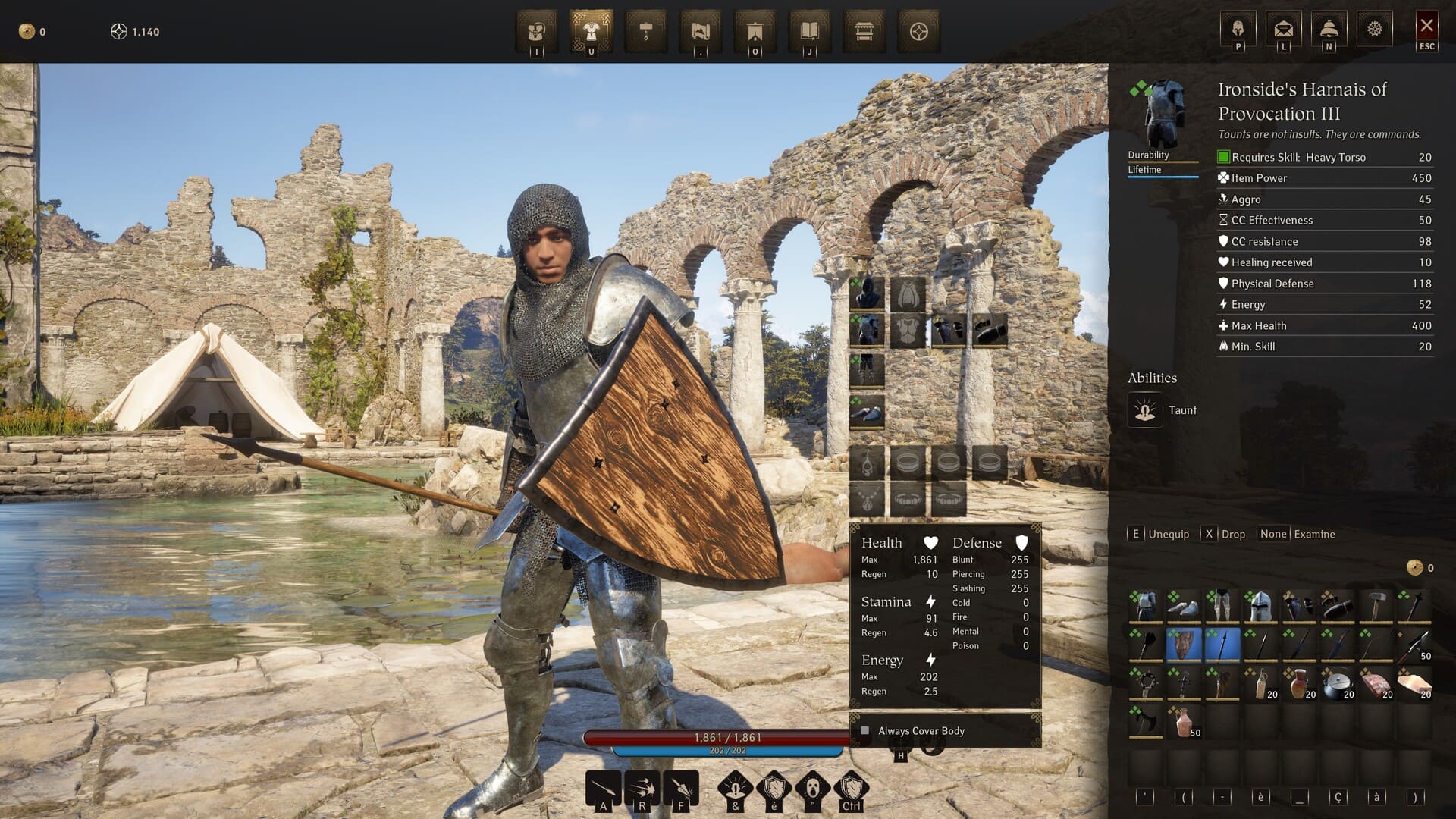Click the equipped boots slot
The height and width of the screenshot is (819, 1456).
click(x=867, y=411)
